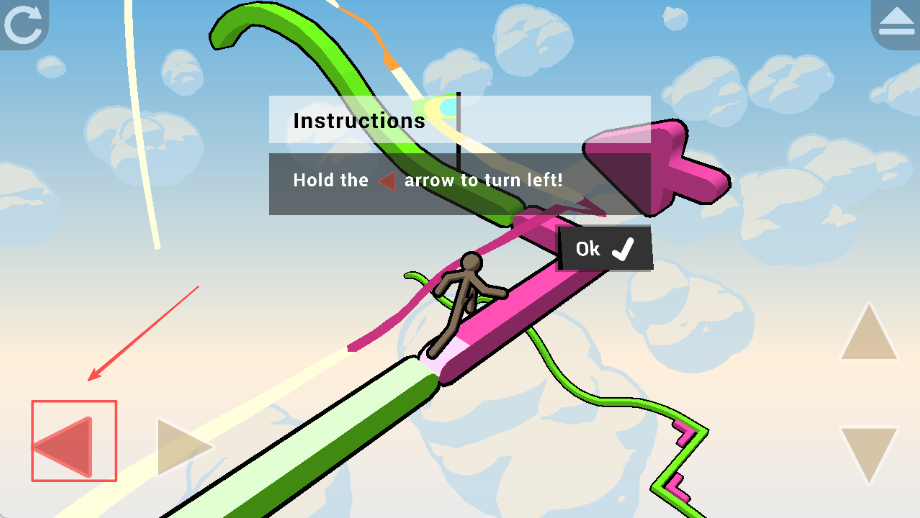The image size is (920, 518).
Task: Click the eject icon button
Action: pos(896,24)
